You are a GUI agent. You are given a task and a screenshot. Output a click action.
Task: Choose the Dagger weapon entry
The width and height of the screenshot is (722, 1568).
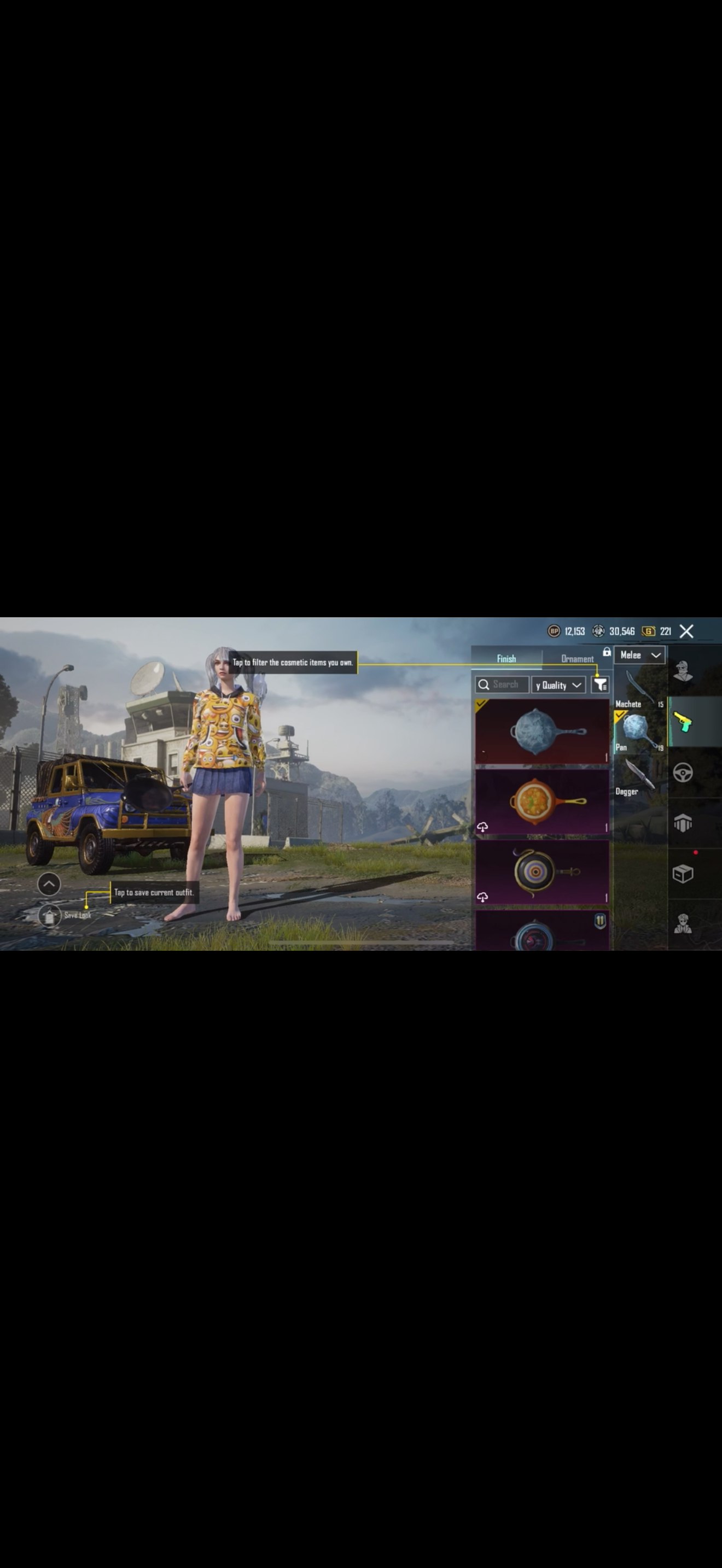point(639,777)
